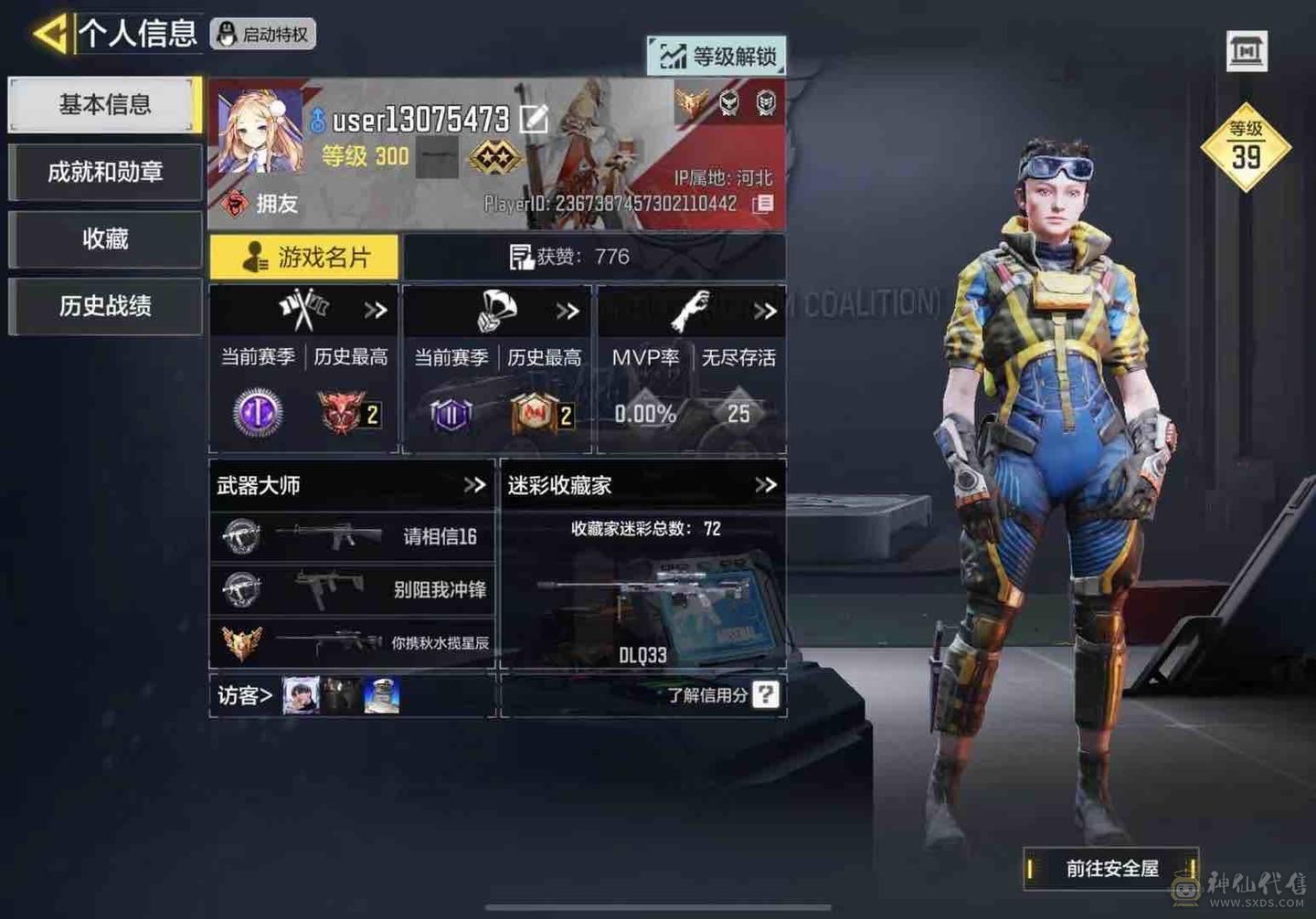Click the 等级解锁 level unlock button
1316x919 pixels.
click(717, 57)
